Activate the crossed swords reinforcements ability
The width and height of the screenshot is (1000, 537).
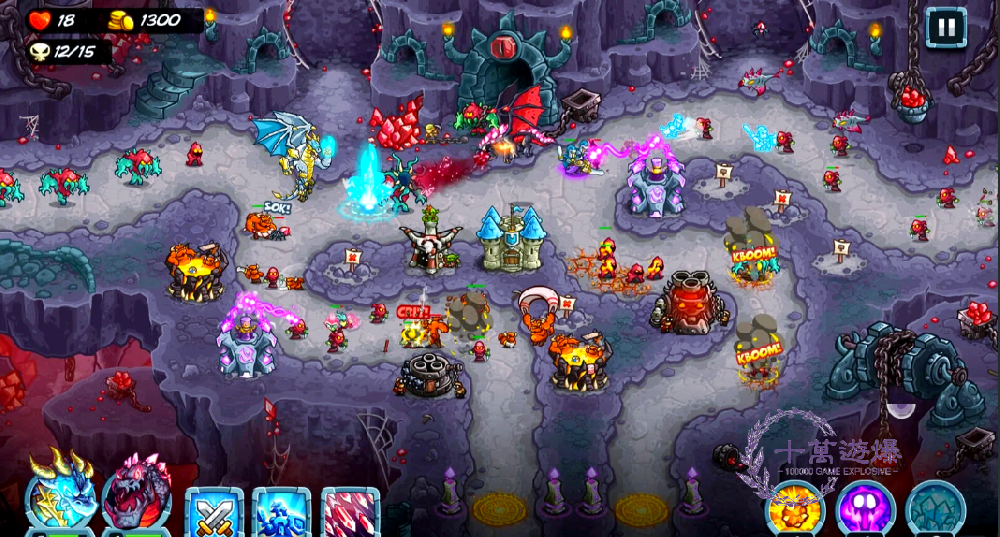pos(215,512)
